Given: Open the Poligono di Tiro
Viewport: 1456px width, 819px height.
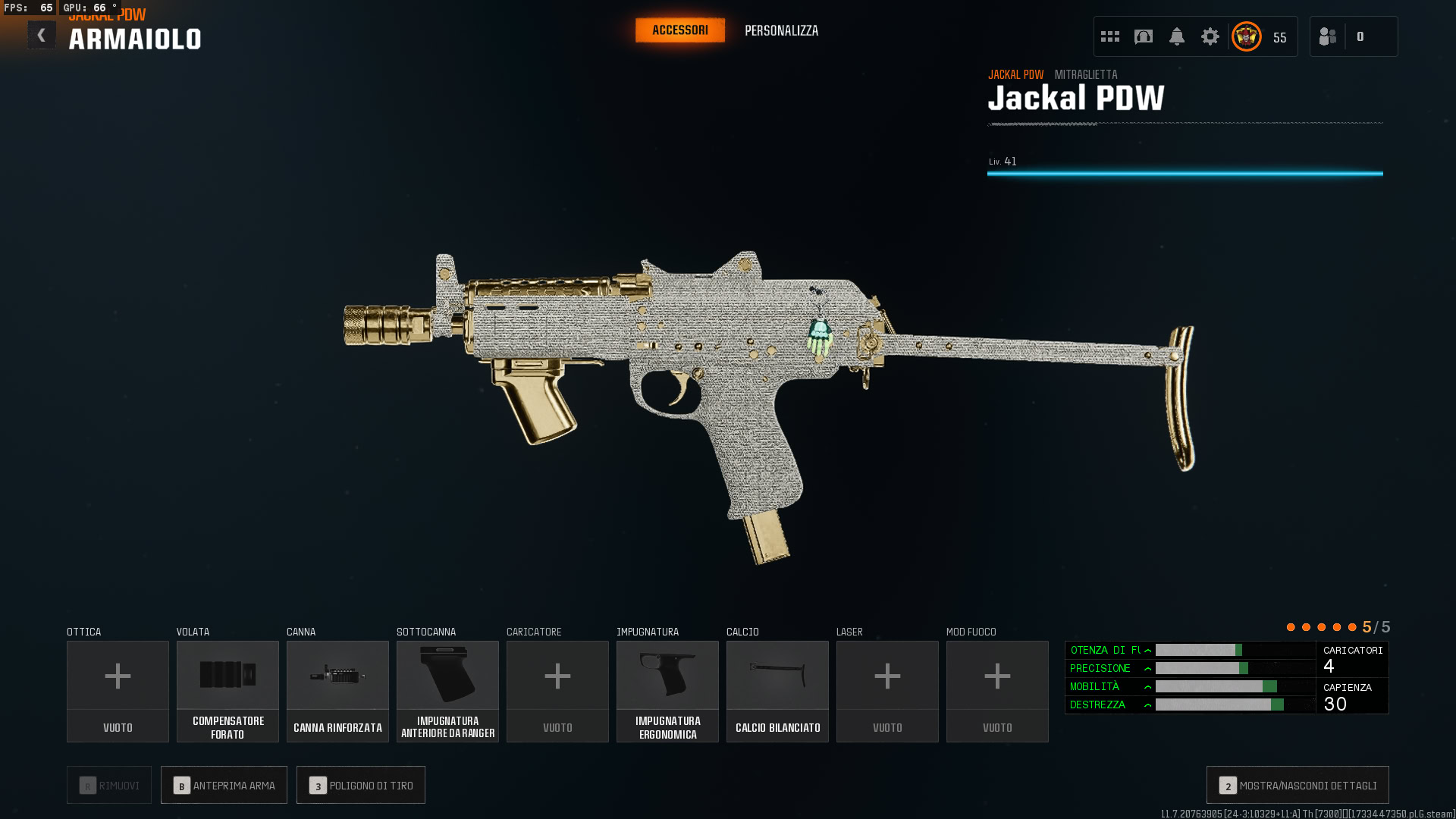Looking at the screenshot, I should [x=361, y=785].
